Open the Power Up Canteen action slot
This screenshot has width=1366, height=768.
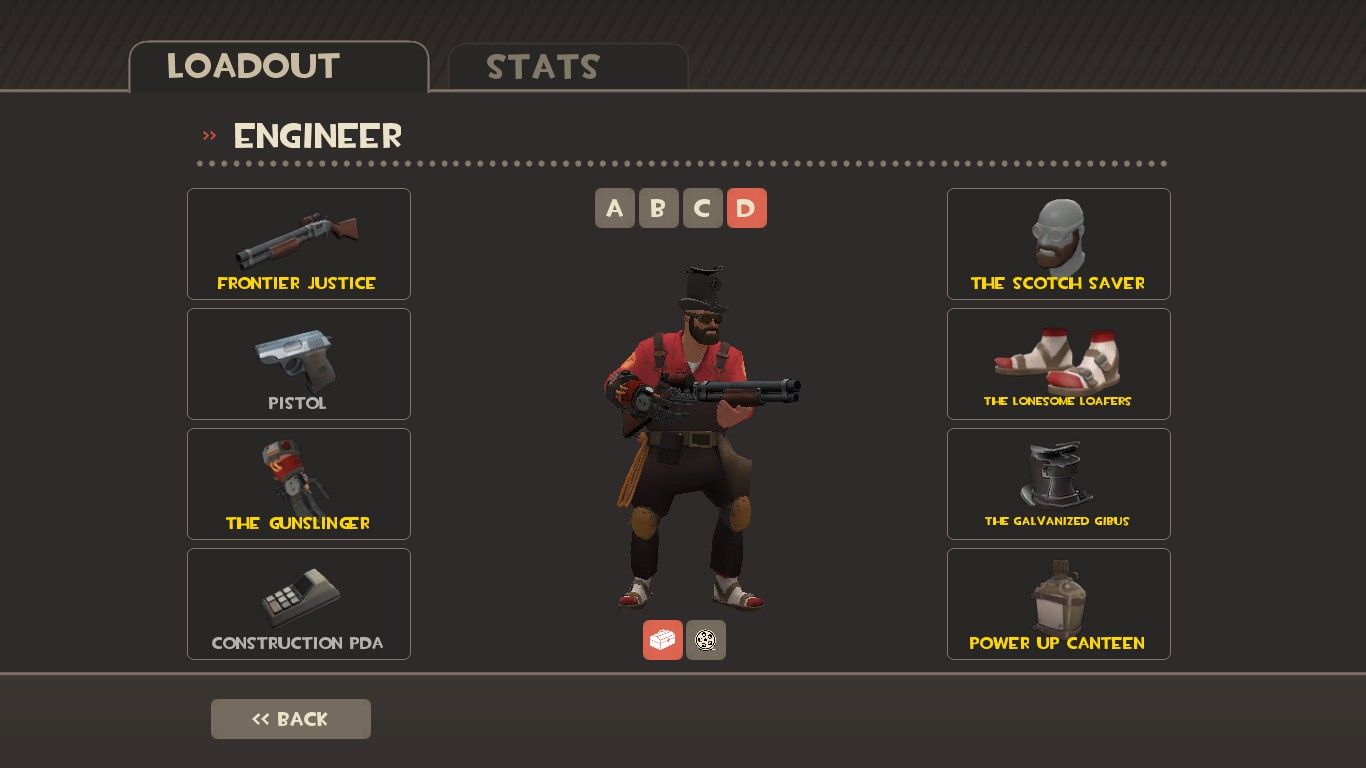[1058, 603]
